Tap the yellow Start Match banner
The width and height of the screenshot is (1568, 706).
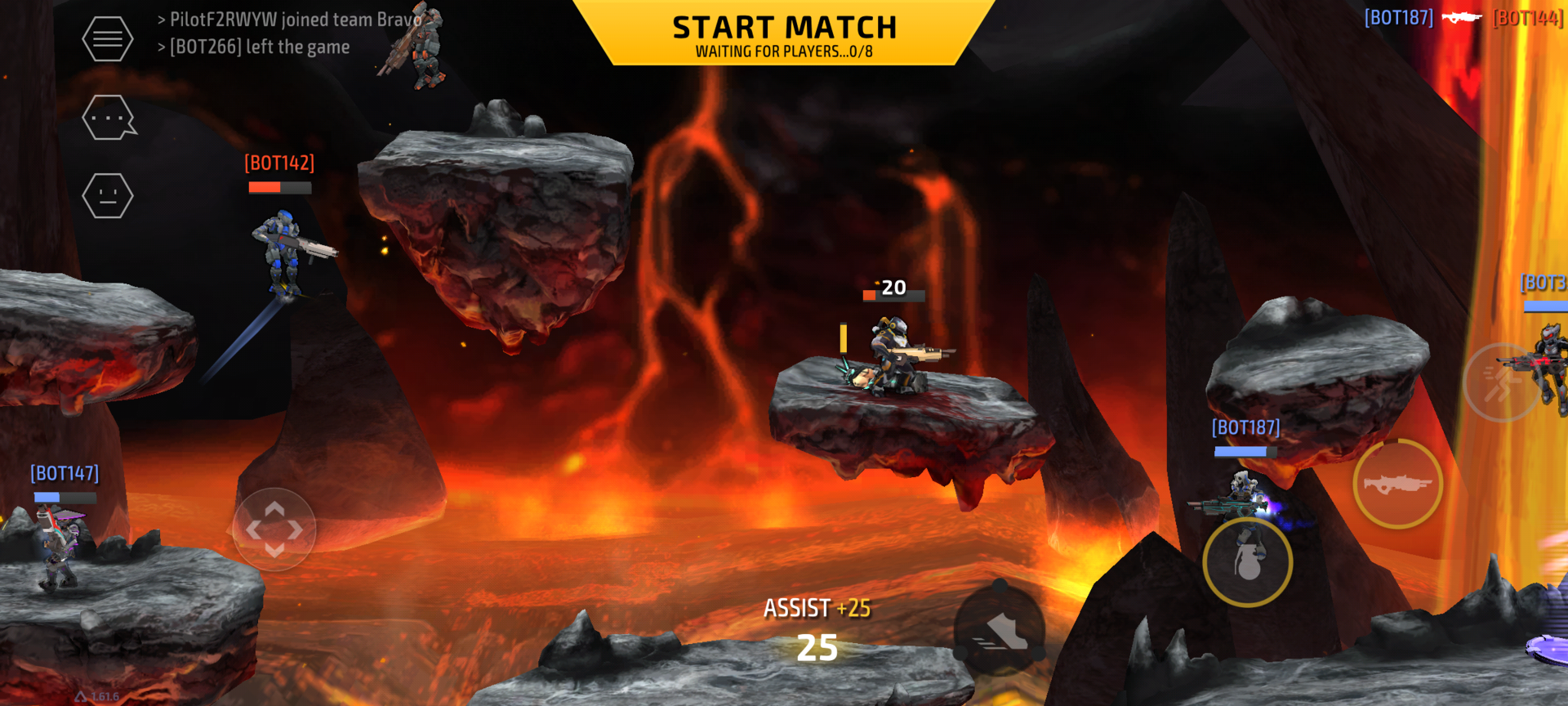click(784, 34)
